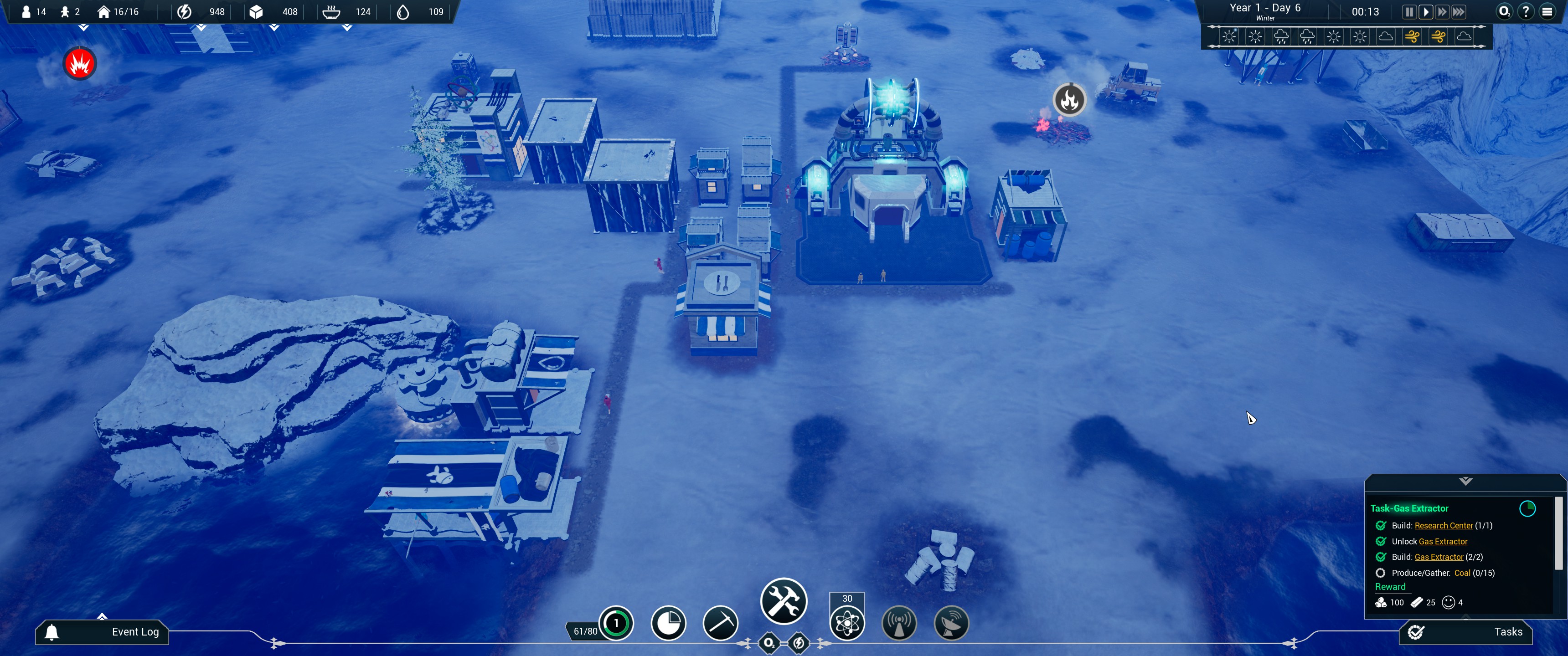Click the Build Gas Extractor (2/2) link
Screen dimensions: 1568x656
click(1439, 558)
